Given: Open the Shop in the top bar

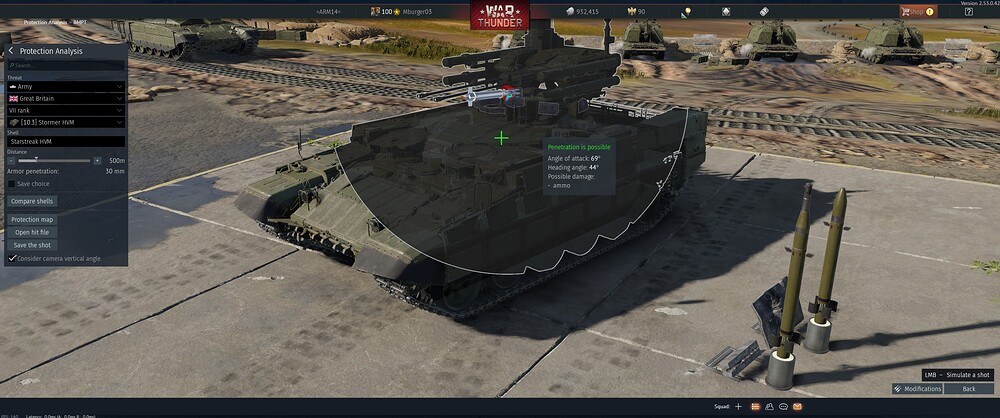Looking at the screenshot, I should click(916, 12).
